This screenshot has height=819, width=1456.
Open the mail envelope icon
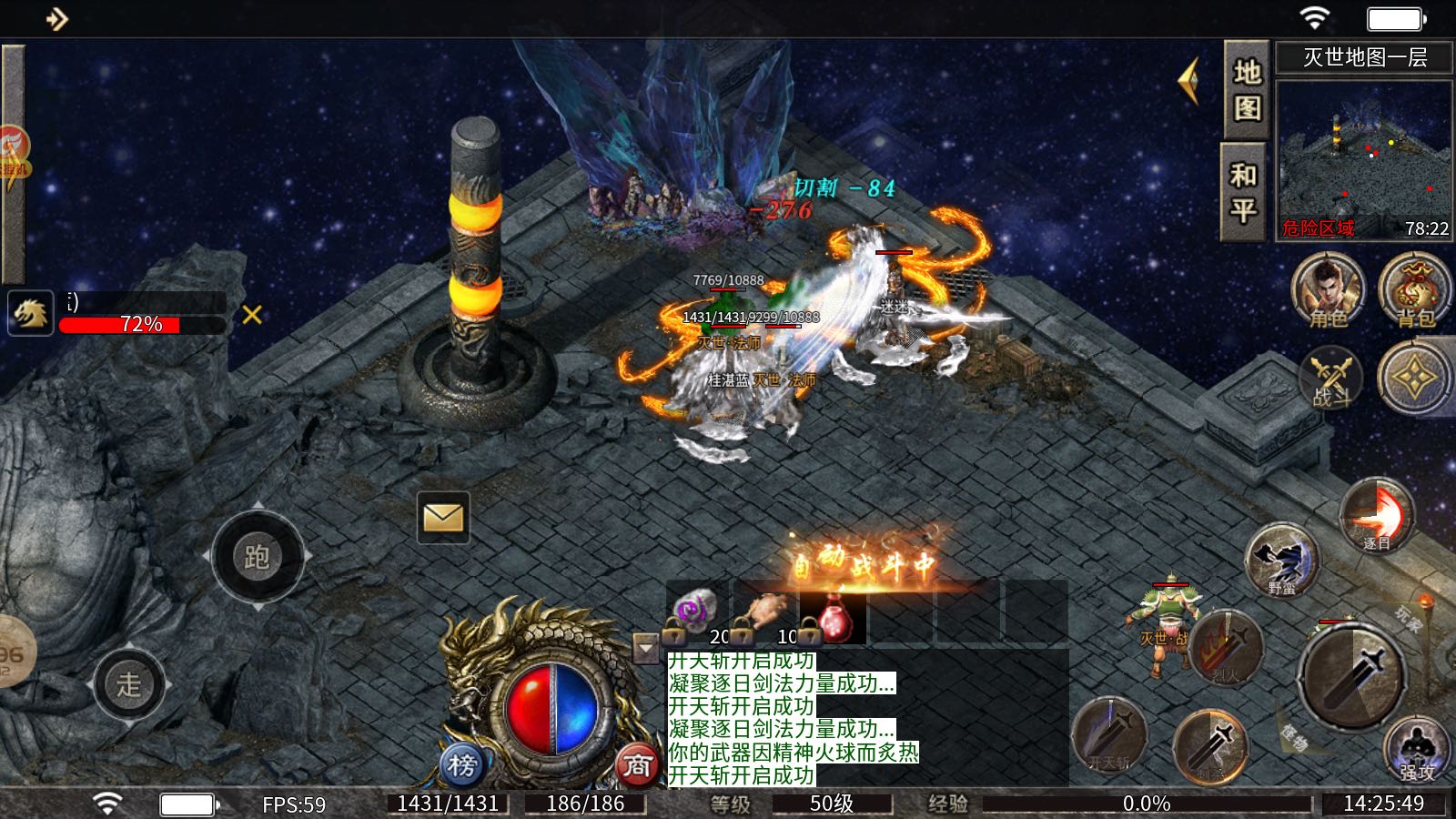[443, 518]
